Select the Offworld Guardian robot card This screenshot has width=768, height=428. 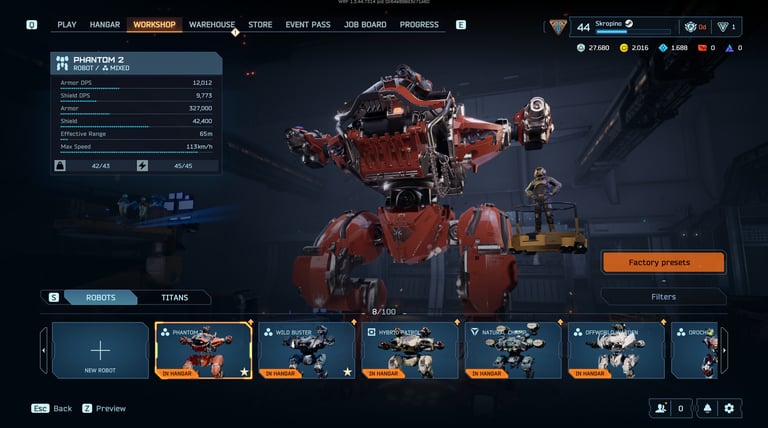tap(615, 351)
